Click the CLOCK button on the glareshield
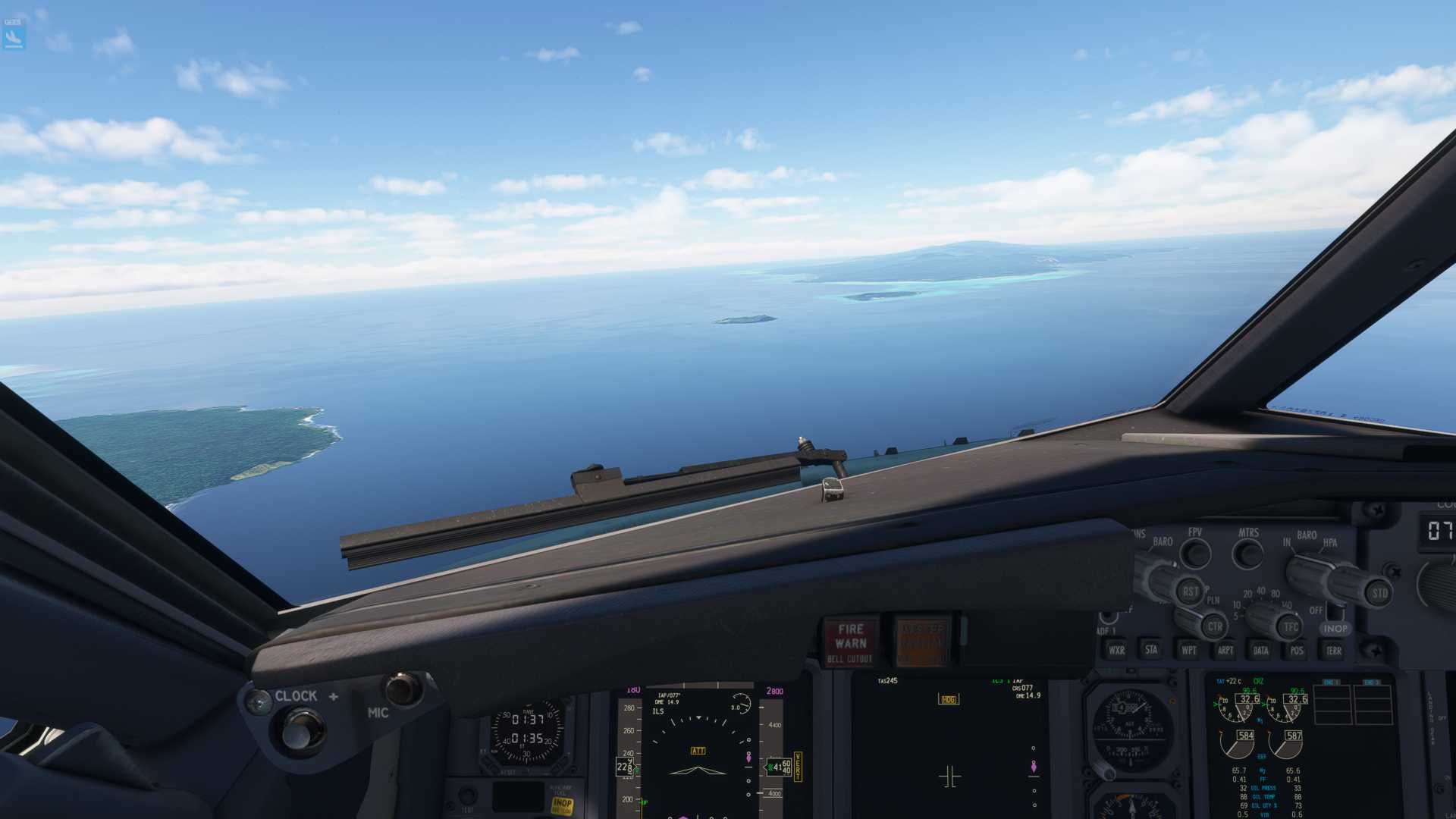 [x=301, y=730]
